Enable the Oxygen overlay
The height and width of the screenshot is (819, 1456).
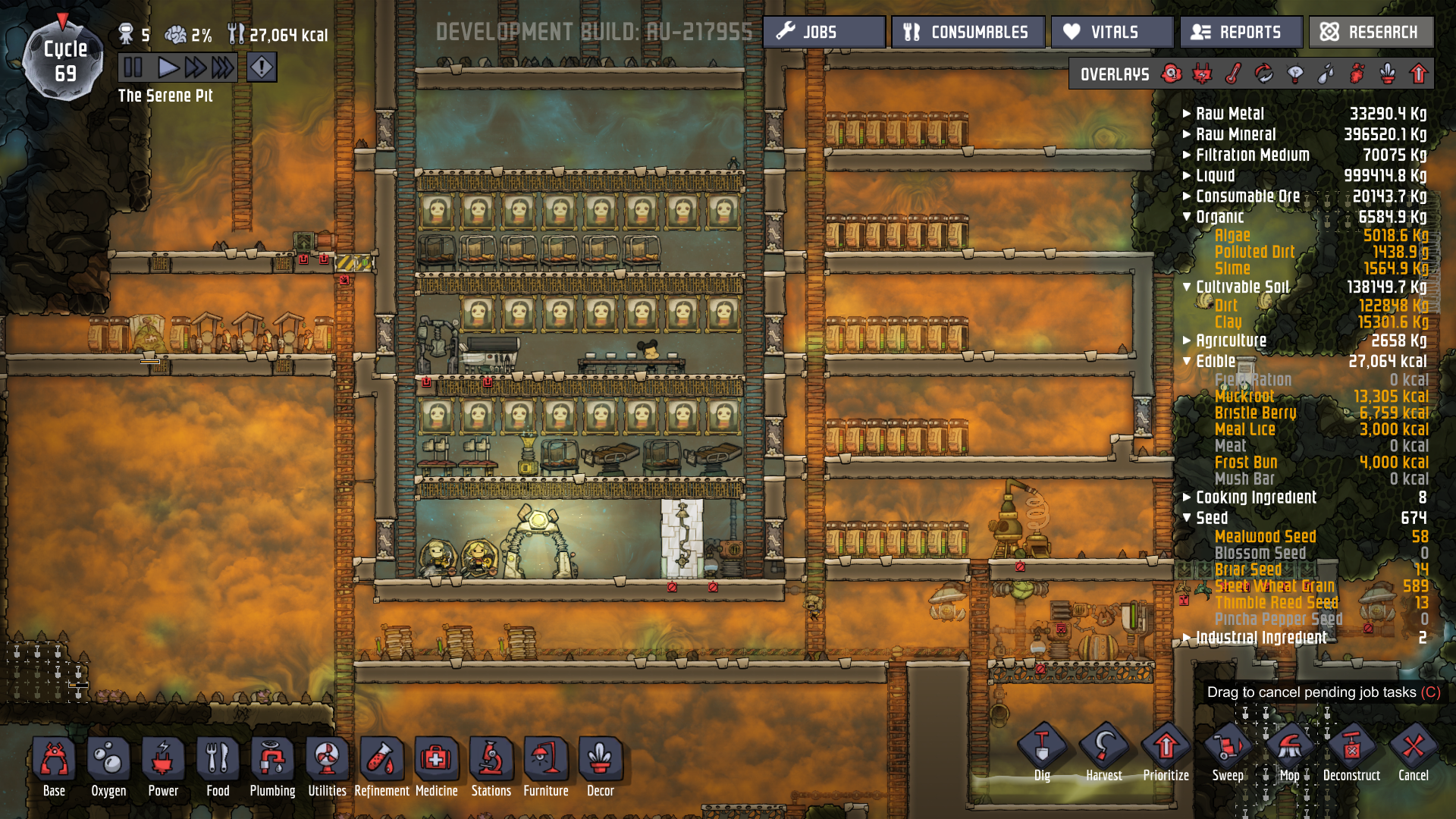click(x=1172, y=73)
